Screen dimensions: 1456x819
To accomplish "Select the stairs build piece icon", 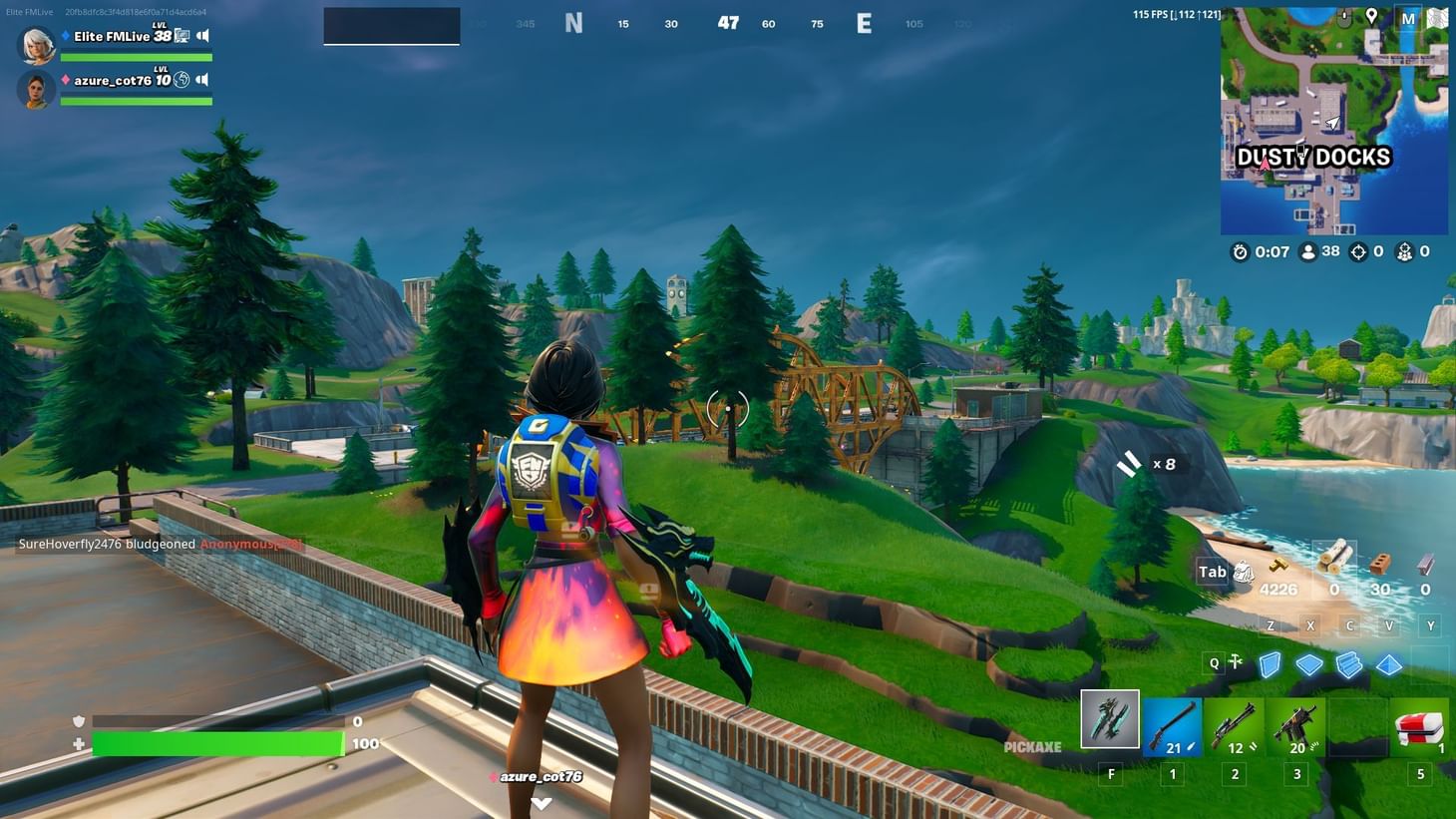I will [1349, 664].
